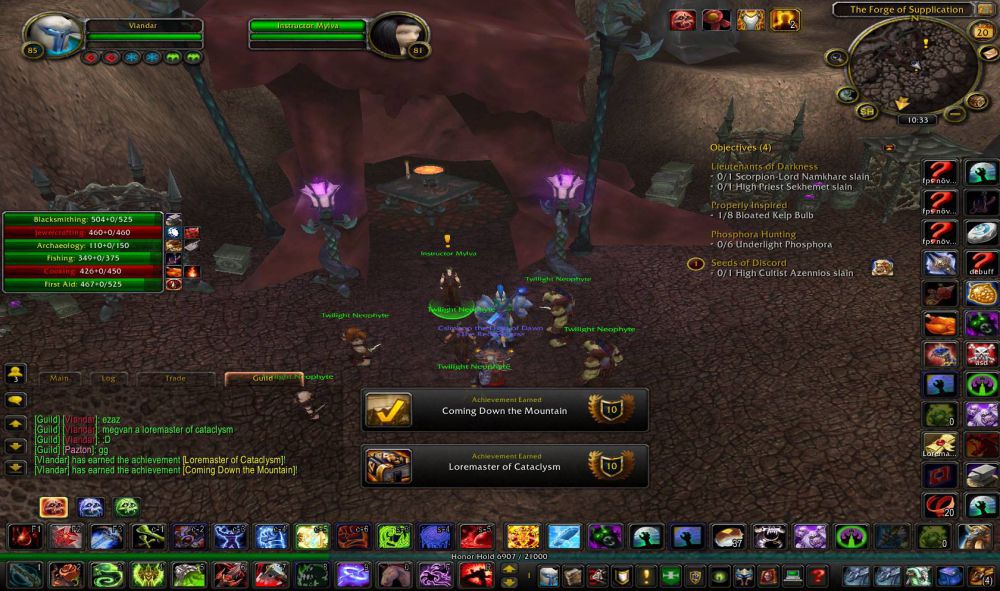Switch to the Main chat tab
This screenshot has height=591, width=1000.
point(59,379)
